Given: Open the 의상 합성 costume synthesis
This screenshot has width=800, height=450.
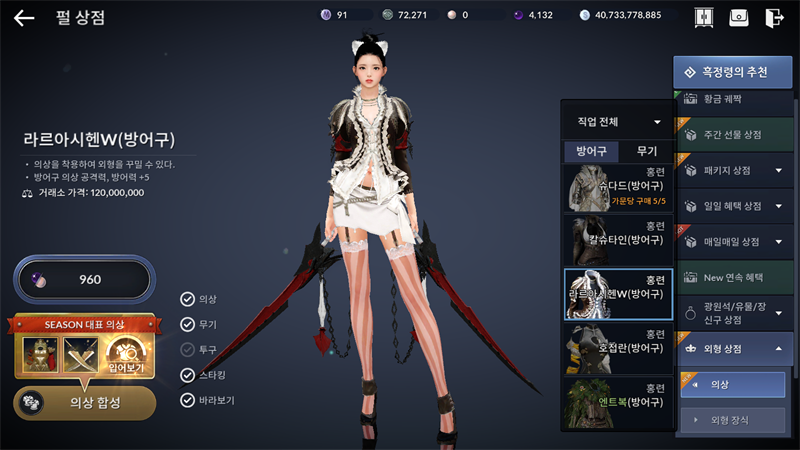Looking at the screenshot, I should click(x=84, y=401).
